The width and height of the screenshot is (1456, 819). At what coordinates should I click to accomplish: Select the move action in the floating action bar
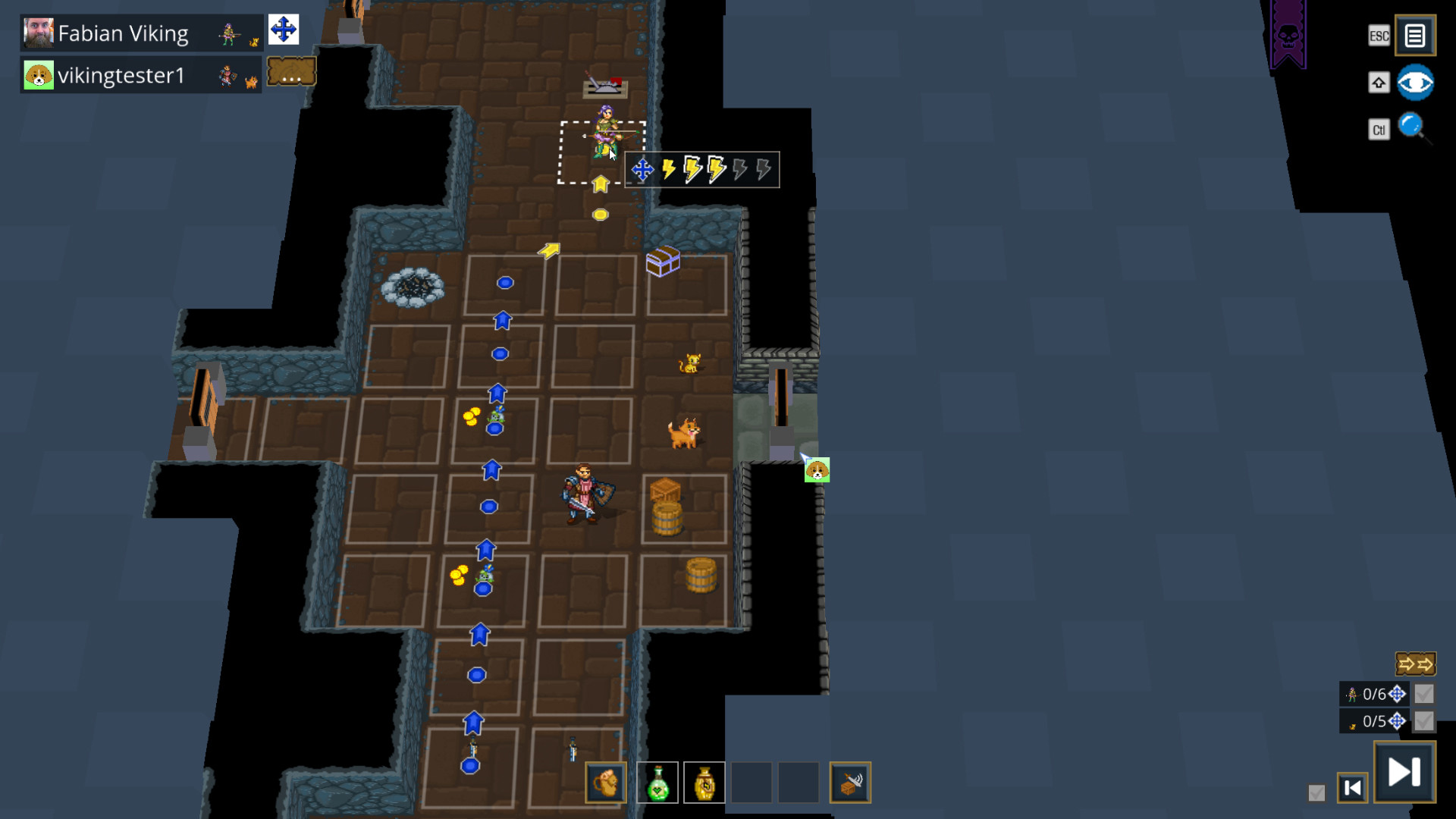point(643,170)
